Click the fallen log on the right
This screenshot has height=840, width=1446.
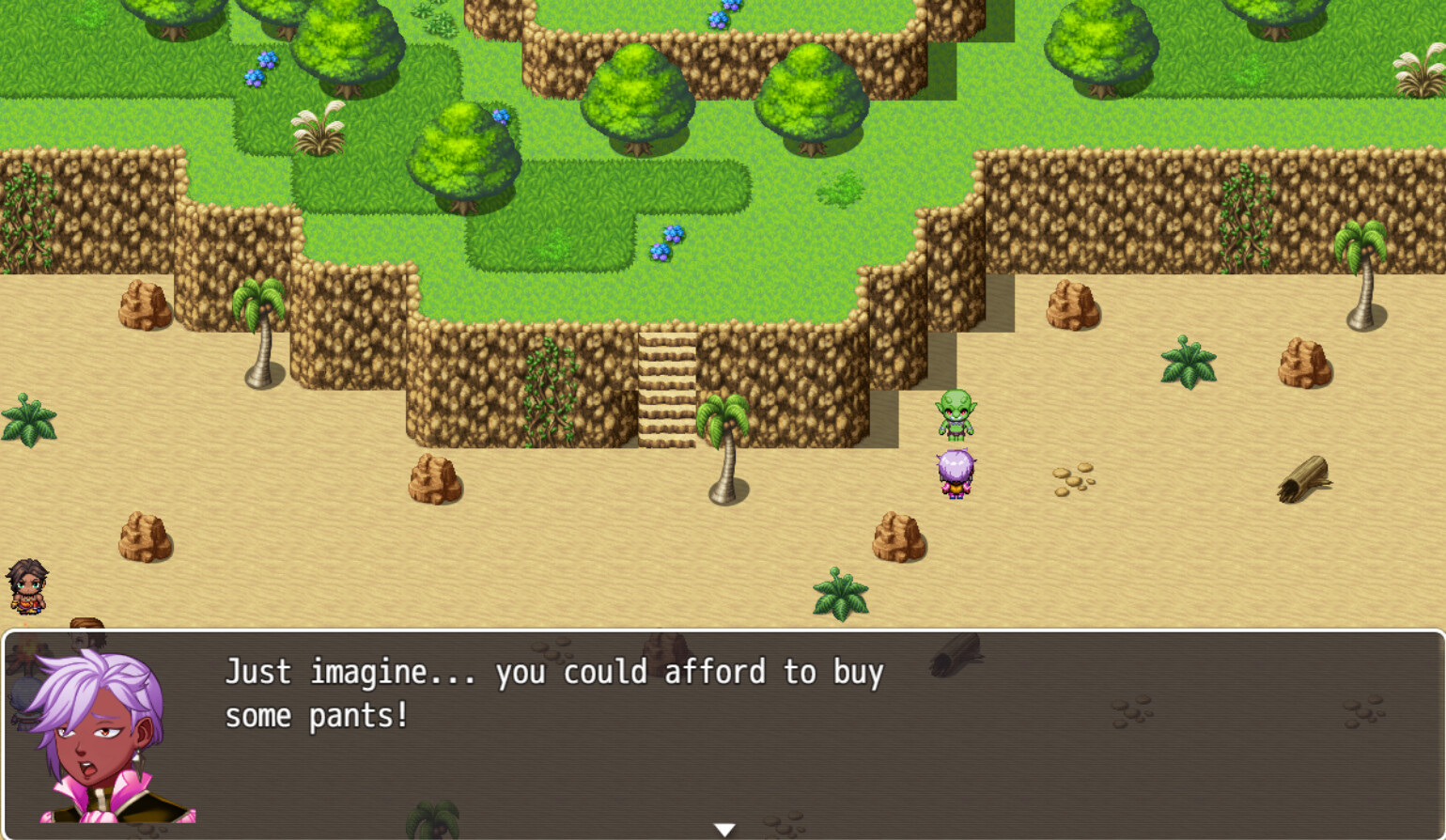tap(1305, 479)
